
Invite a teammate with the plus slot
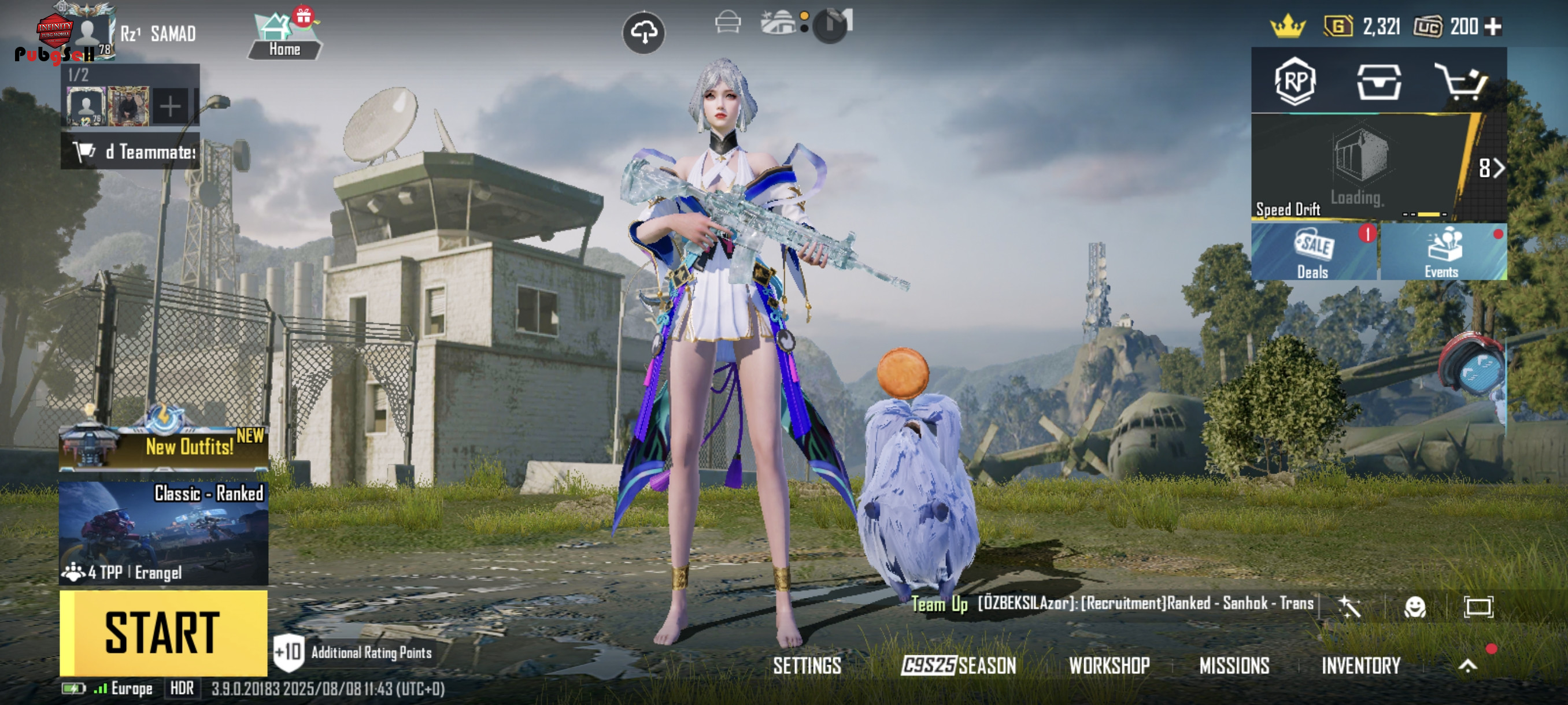click(170, 107)
